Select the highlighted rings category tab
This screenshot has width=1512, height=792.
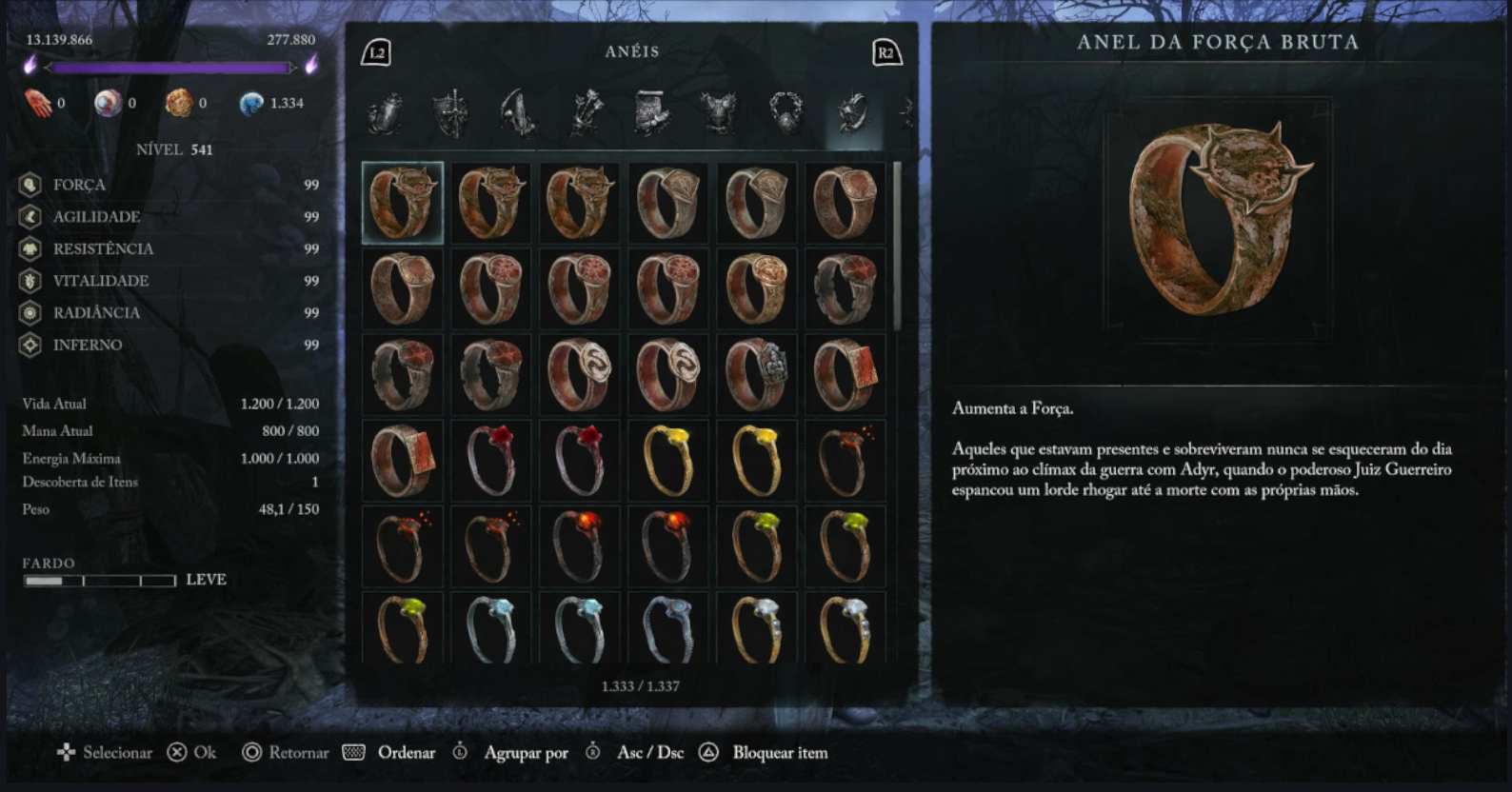853,113
